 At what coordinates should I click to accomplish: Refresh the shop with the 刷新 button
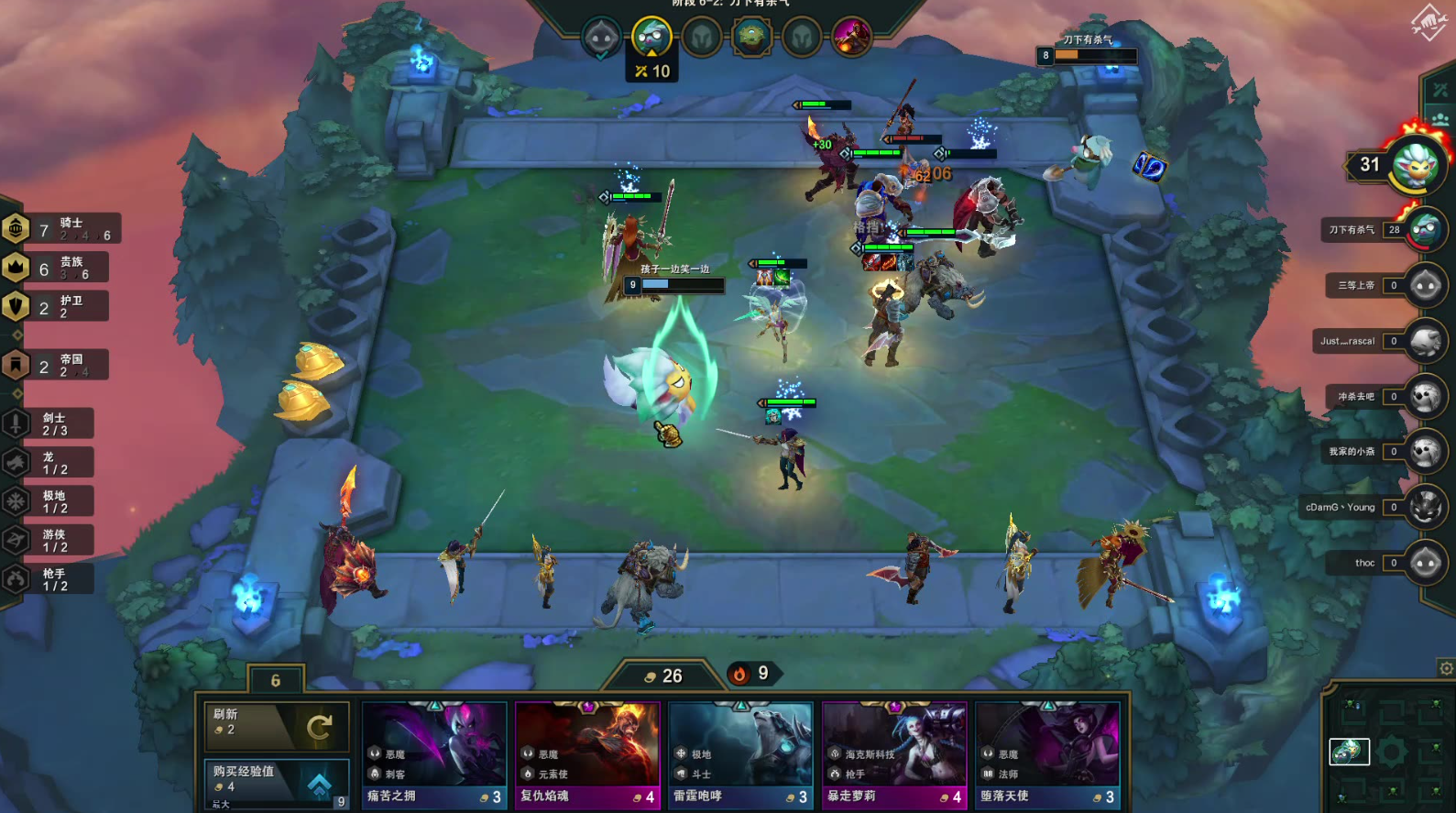click(x=276, y=726)
